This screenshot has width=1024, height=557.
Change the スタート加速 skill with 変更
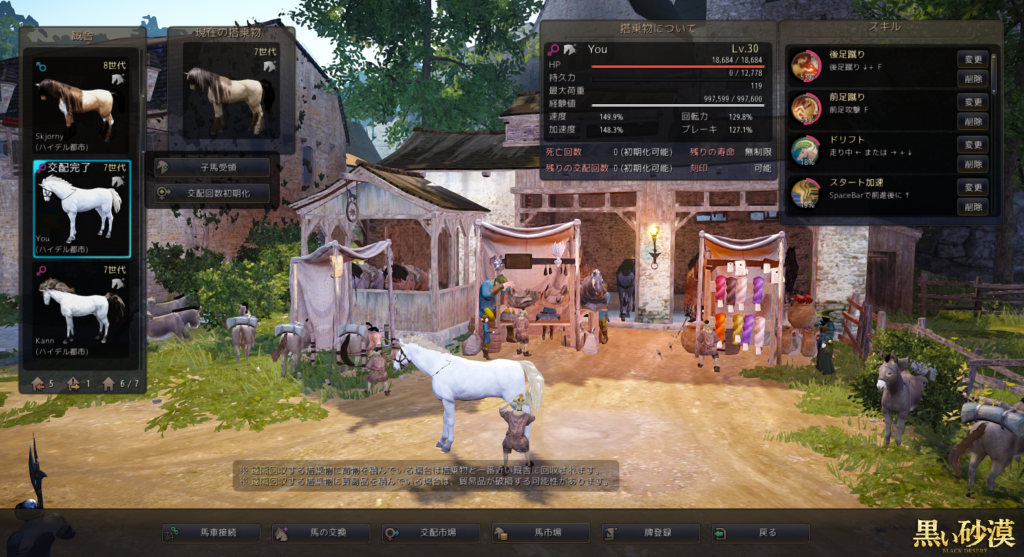click(973, 188)
